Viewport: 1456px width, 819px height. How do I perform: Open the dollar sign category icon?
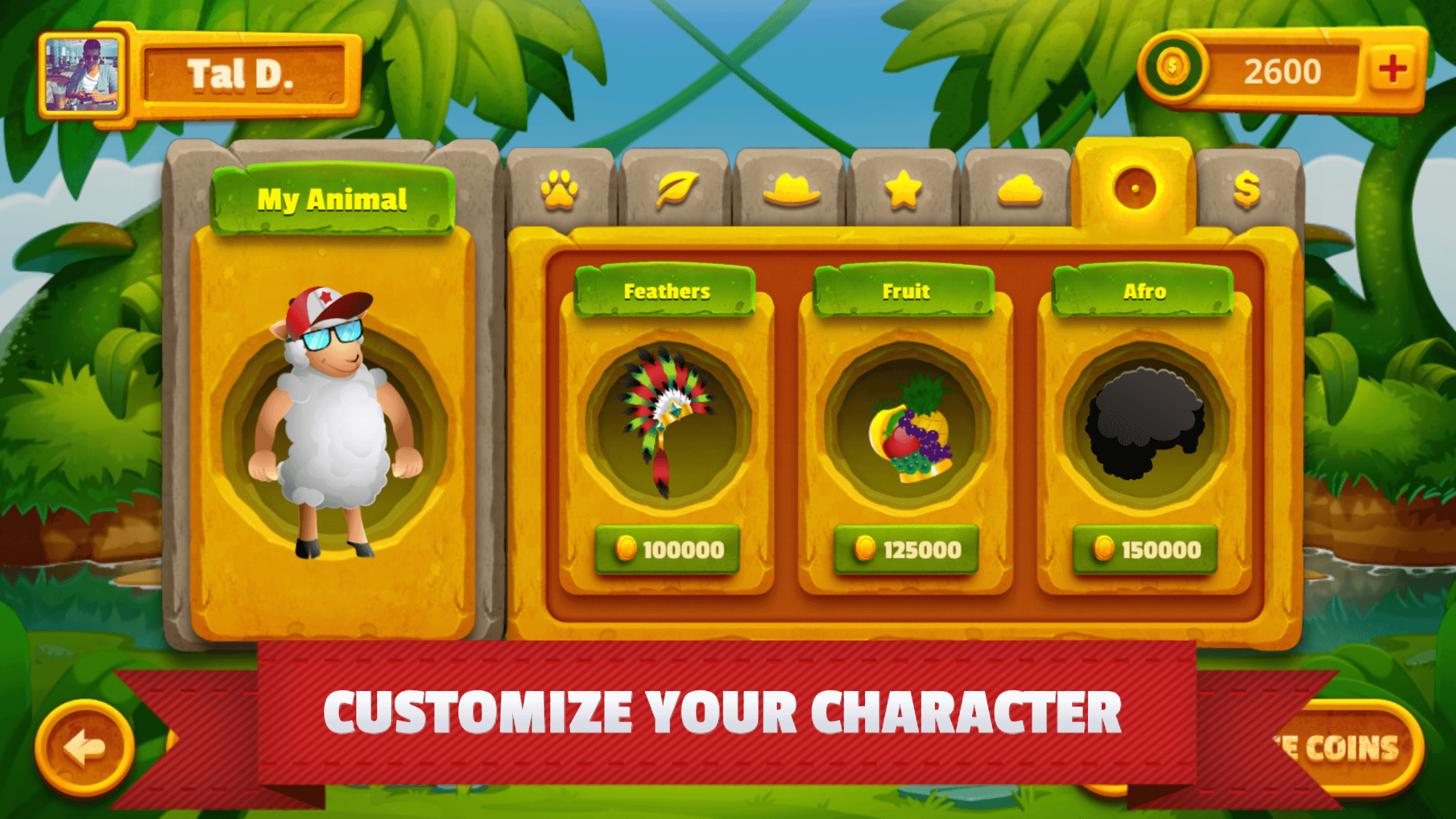coord(1246,189)
